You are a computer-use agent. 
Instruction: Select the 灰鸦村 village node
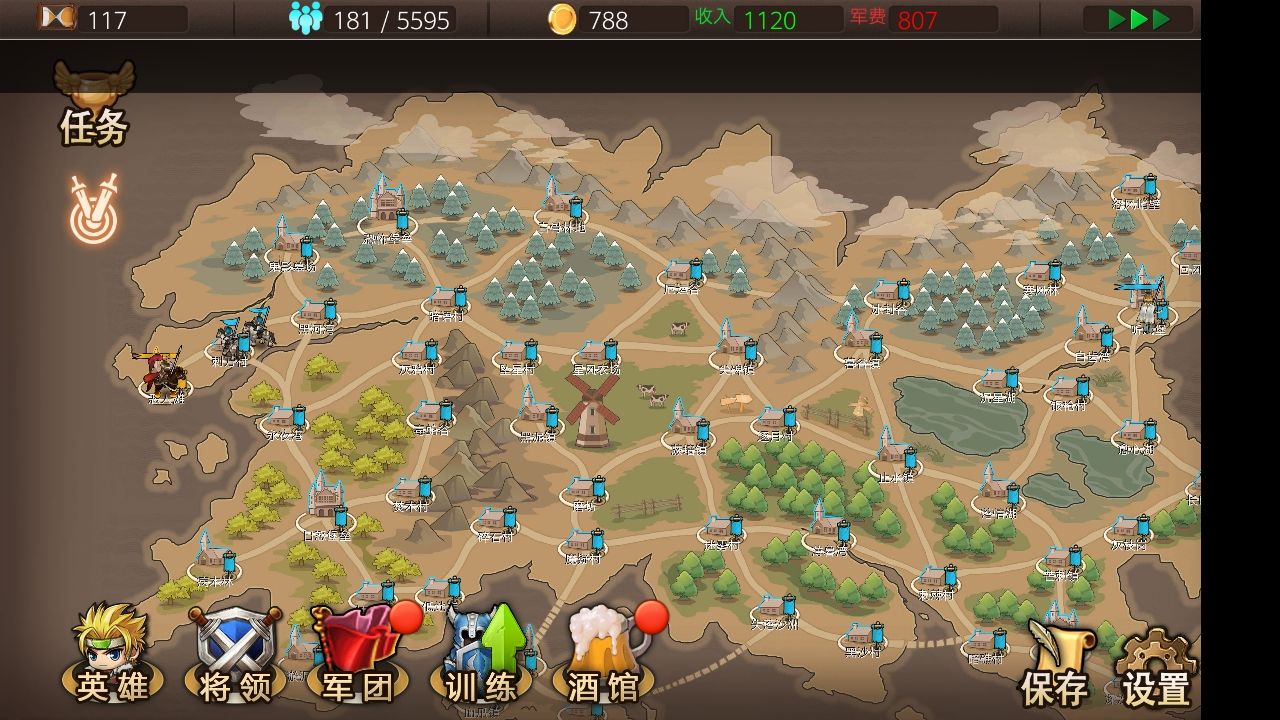(417, 355)
